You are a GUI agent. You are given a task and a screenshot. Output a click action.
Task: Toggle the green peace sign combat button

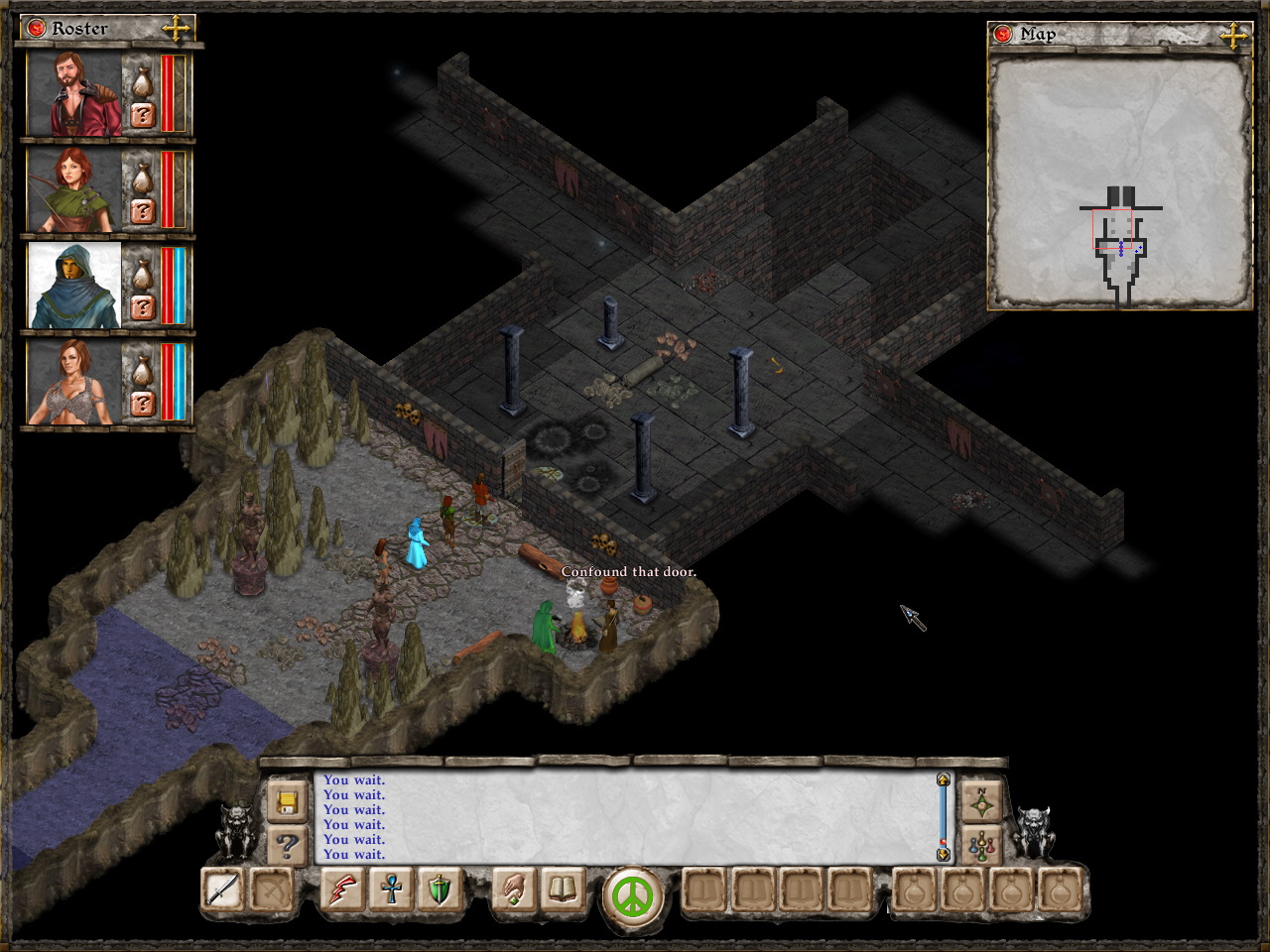pyautogui.click(x=633, y=895)
